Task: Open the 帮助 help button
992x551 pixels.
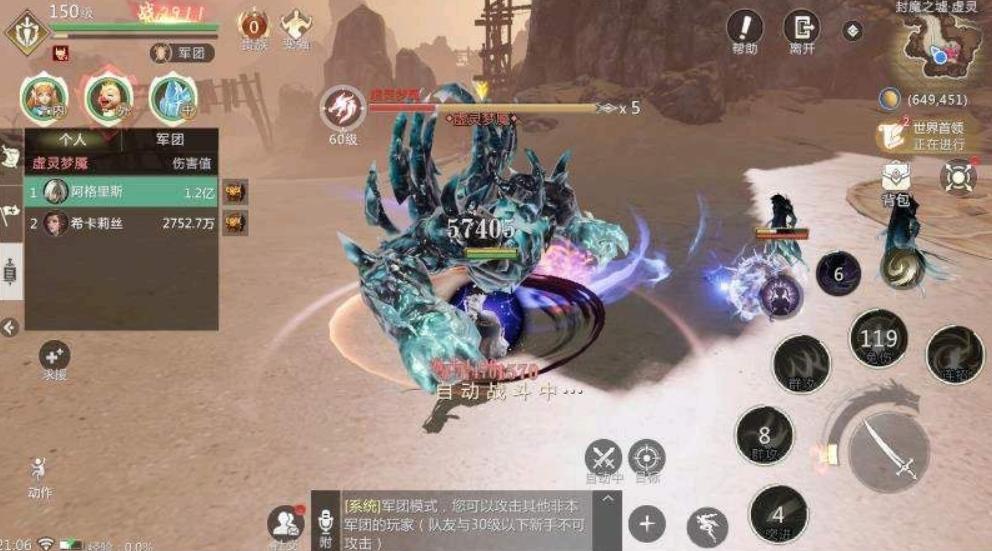Action: click(744, 28)
